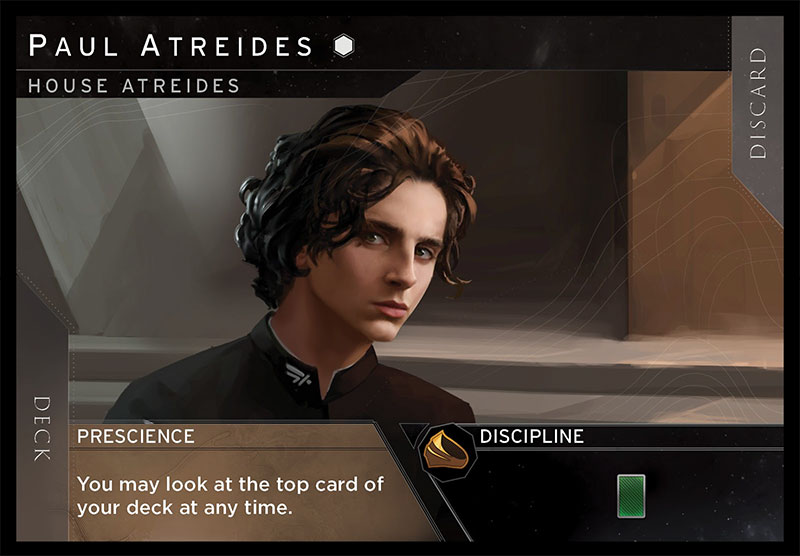Click the hexagon icon beside Paul Atreides
This screenshot has width=800, height=556.
click(343, 46)
